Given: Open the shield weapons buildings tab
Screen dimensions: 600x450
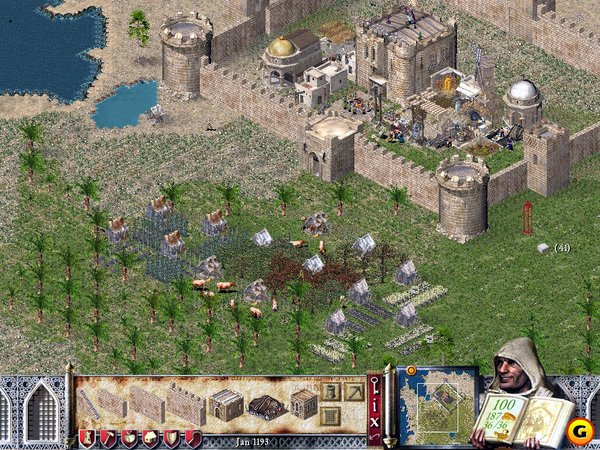Looking at the screenshot, I should [x=171, y=438].
